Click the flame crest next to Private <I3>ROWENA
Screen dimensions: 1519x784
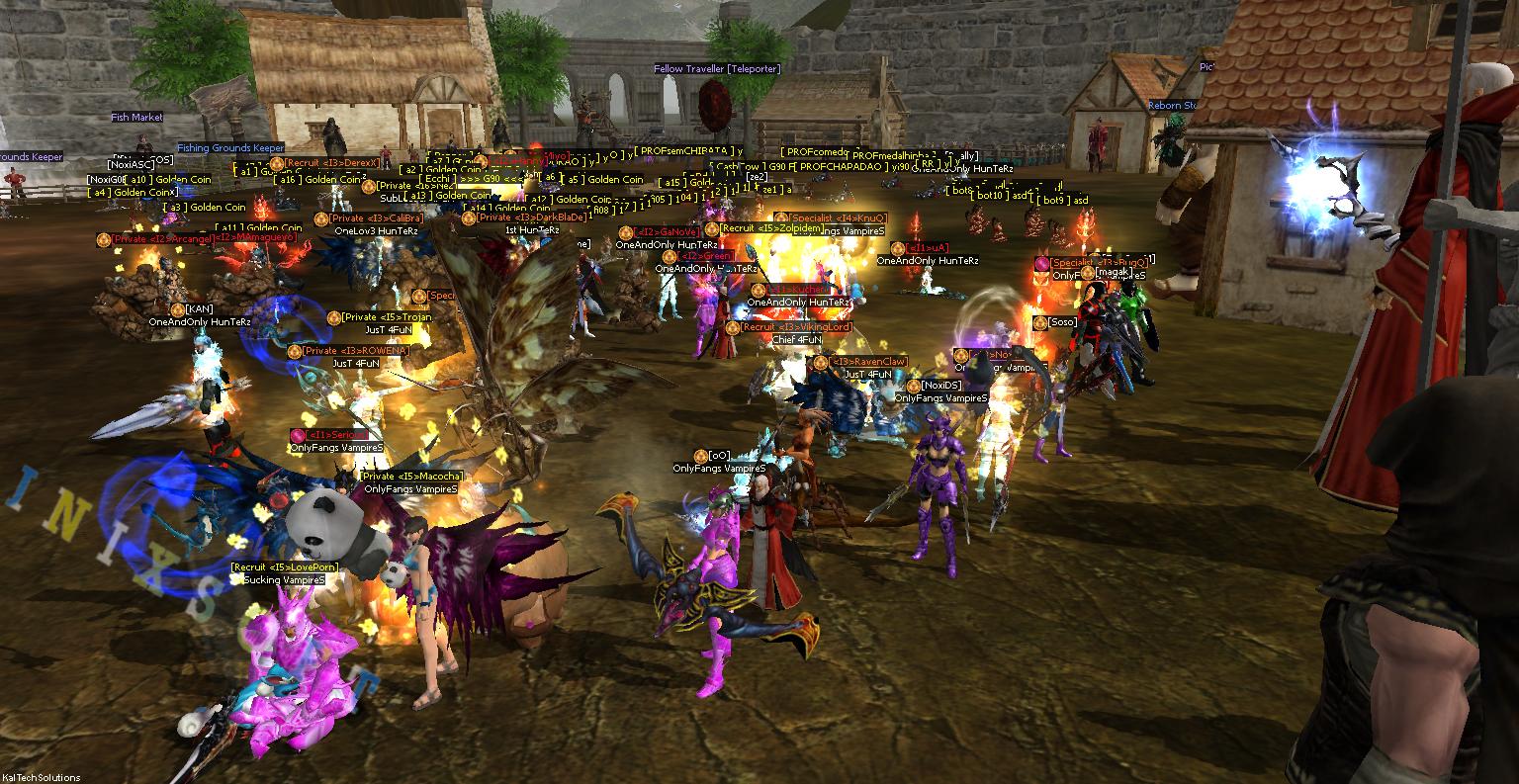point(295,351)
